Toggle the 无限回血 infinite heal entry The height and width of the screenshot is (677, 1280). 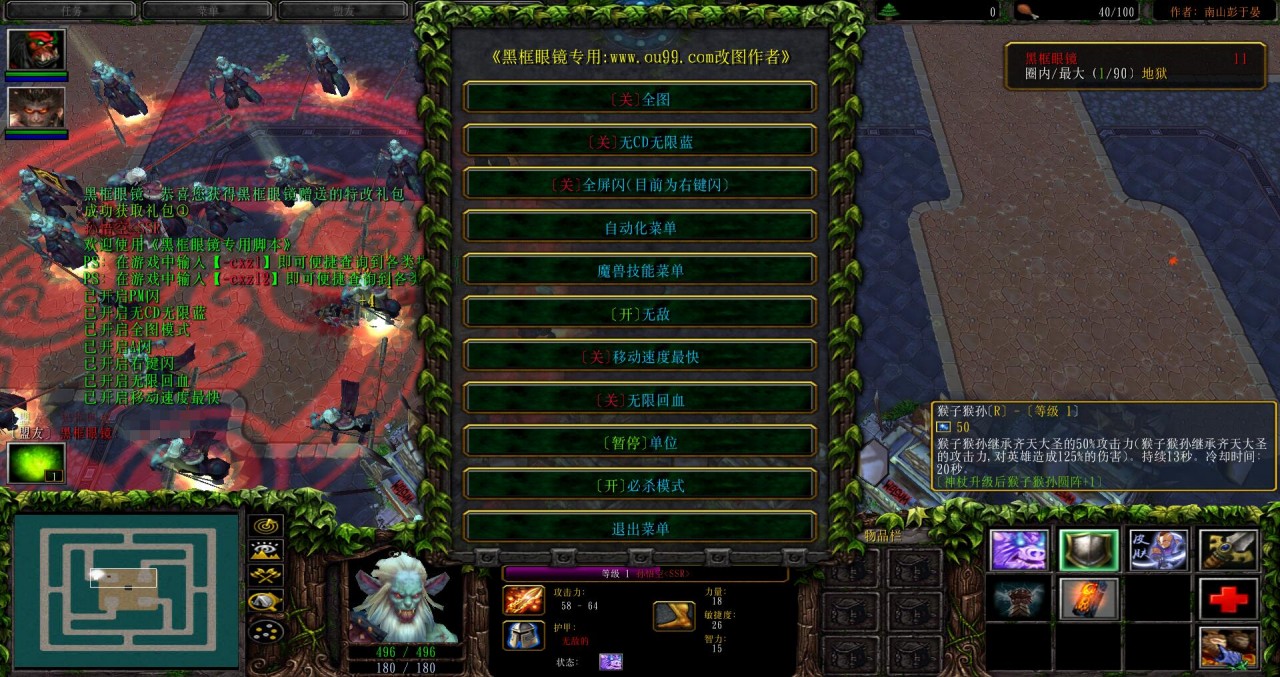click(640, 400)
